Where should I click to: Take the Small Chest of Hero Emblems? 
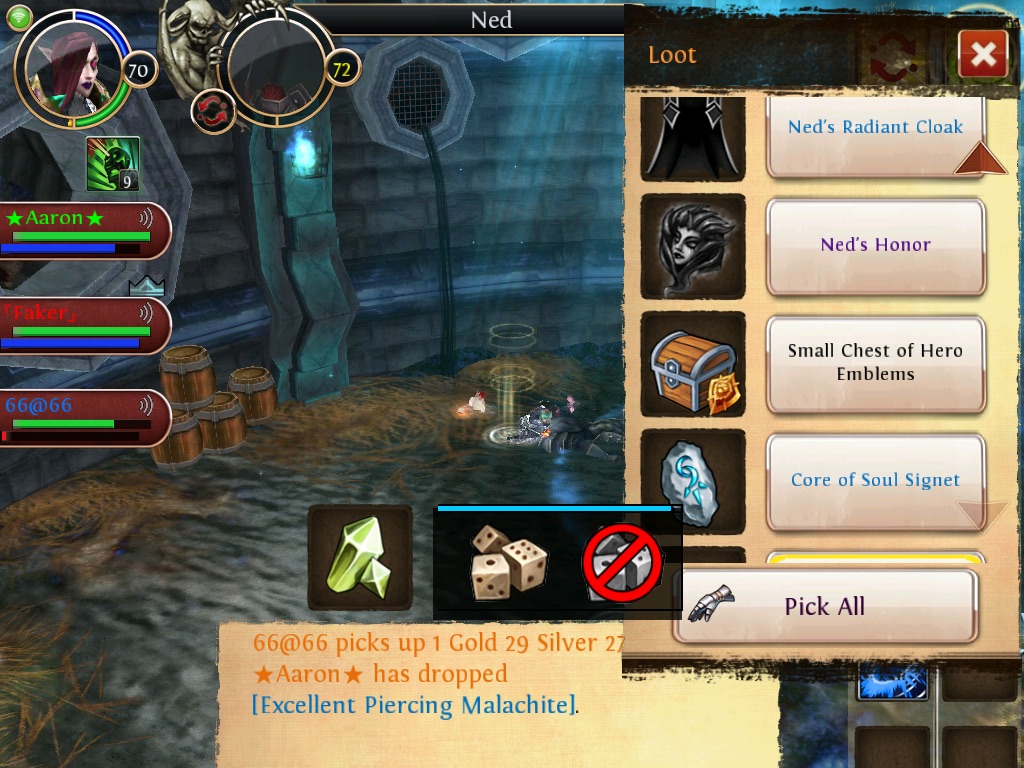(x=875, y=363)
